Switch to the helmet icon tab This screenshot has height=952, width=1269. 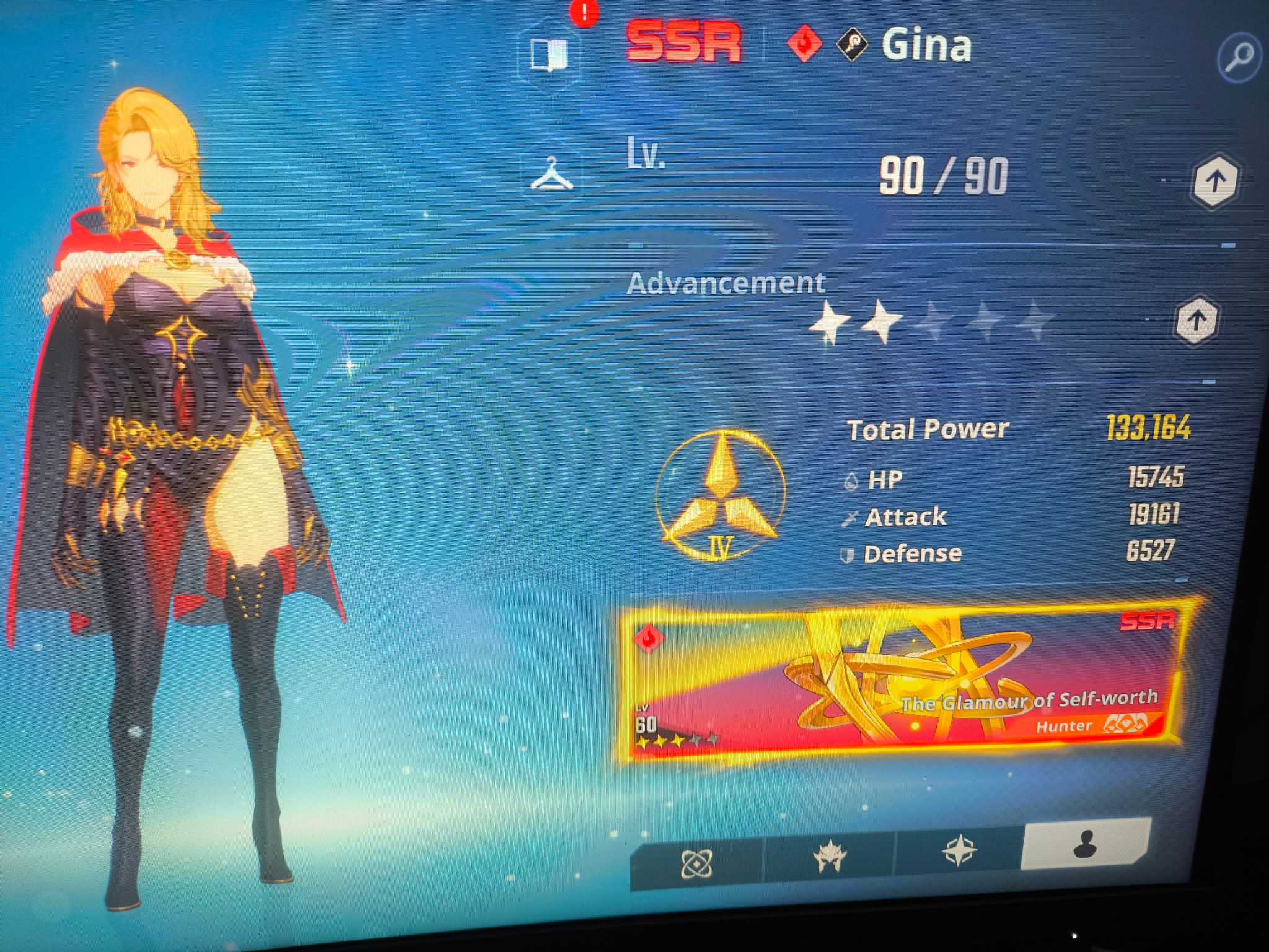(x=829, y=857)
